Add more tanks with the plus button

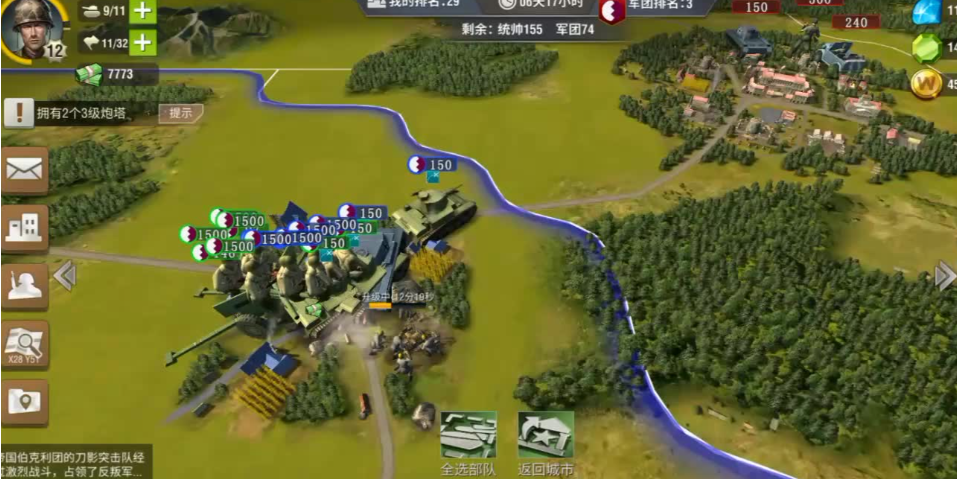click(x=143, y=12)
